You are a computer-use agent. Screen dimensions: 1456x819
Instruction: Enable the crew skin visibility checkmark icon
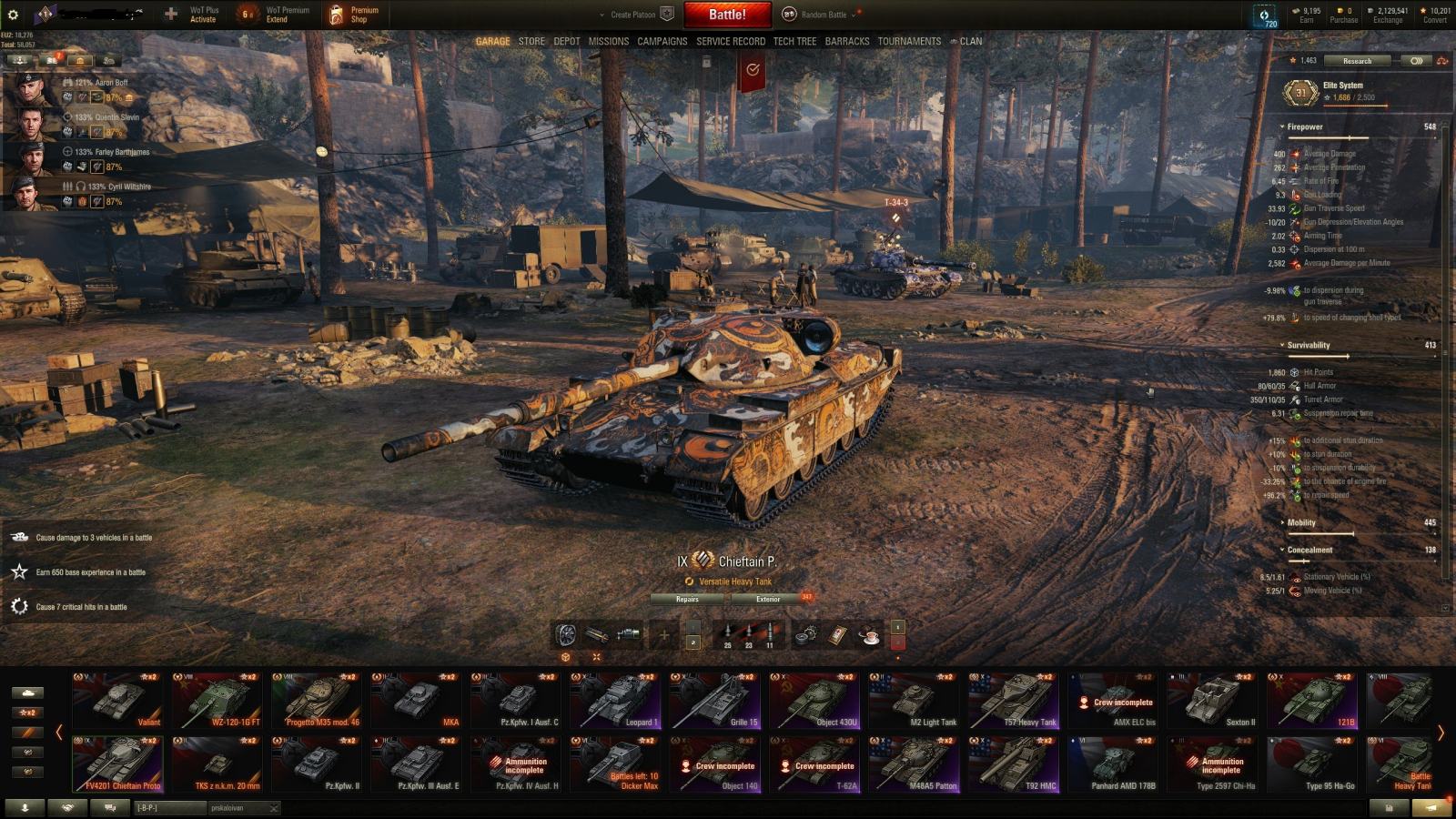(752, 69)
